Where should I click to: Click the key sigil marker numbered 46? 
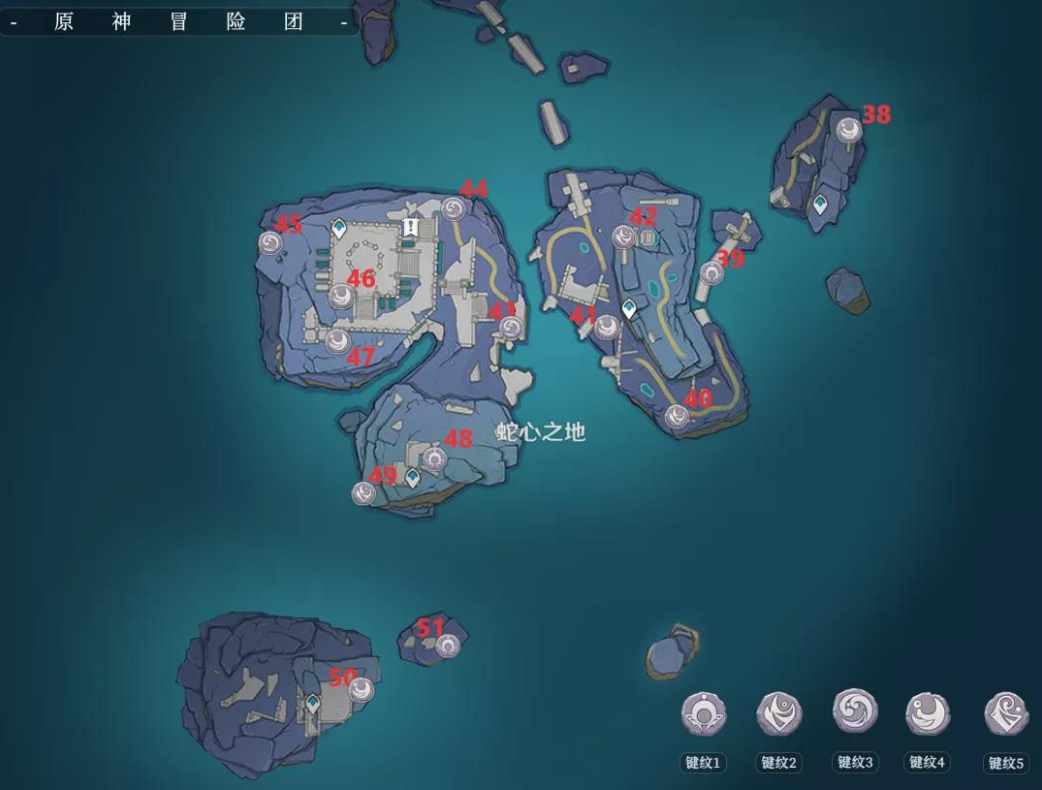pos(341,294)
